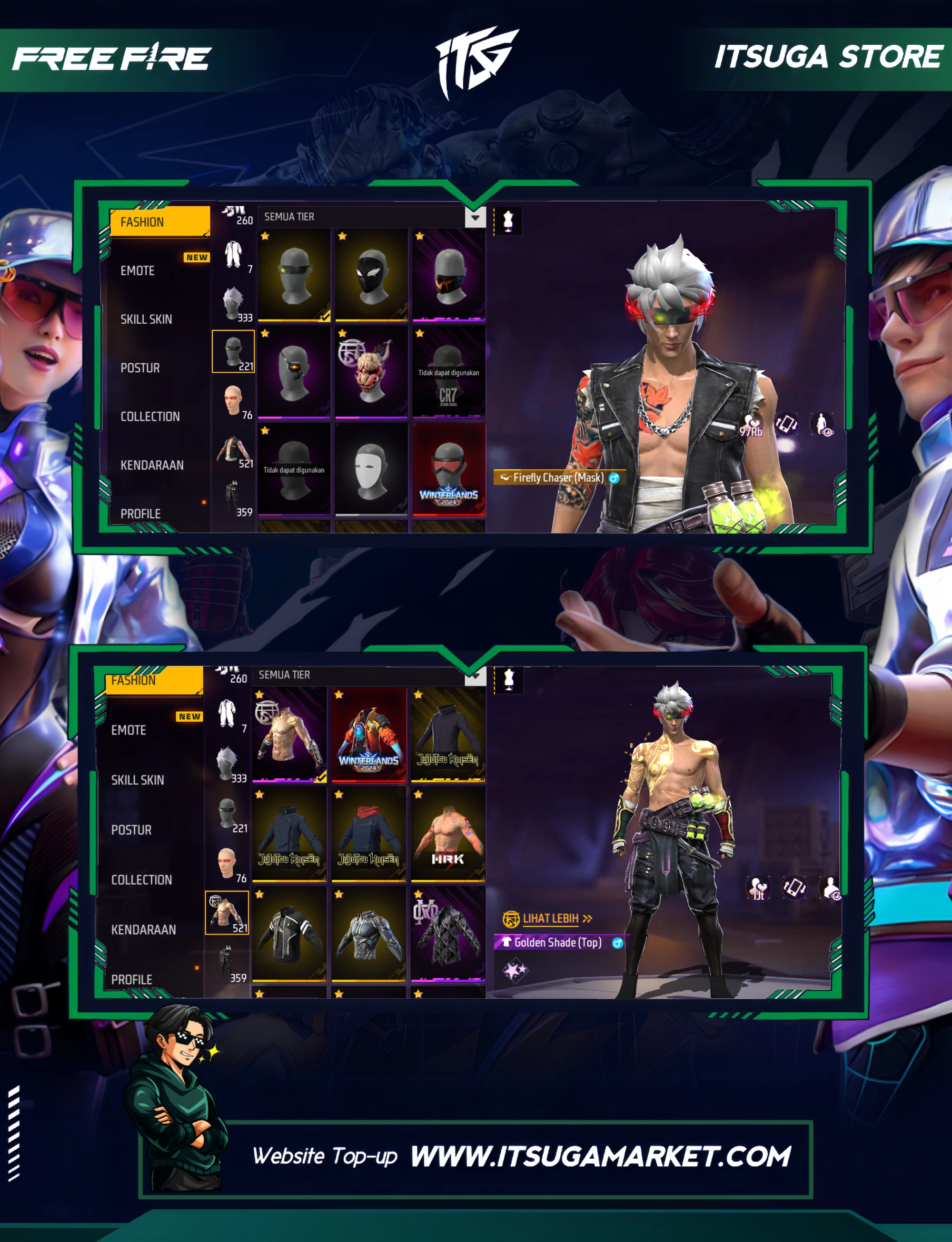Select the Jujutsu Kaisen jacket with red scarf
This screenshot has width=952, height=1242.
pos(369,834)
